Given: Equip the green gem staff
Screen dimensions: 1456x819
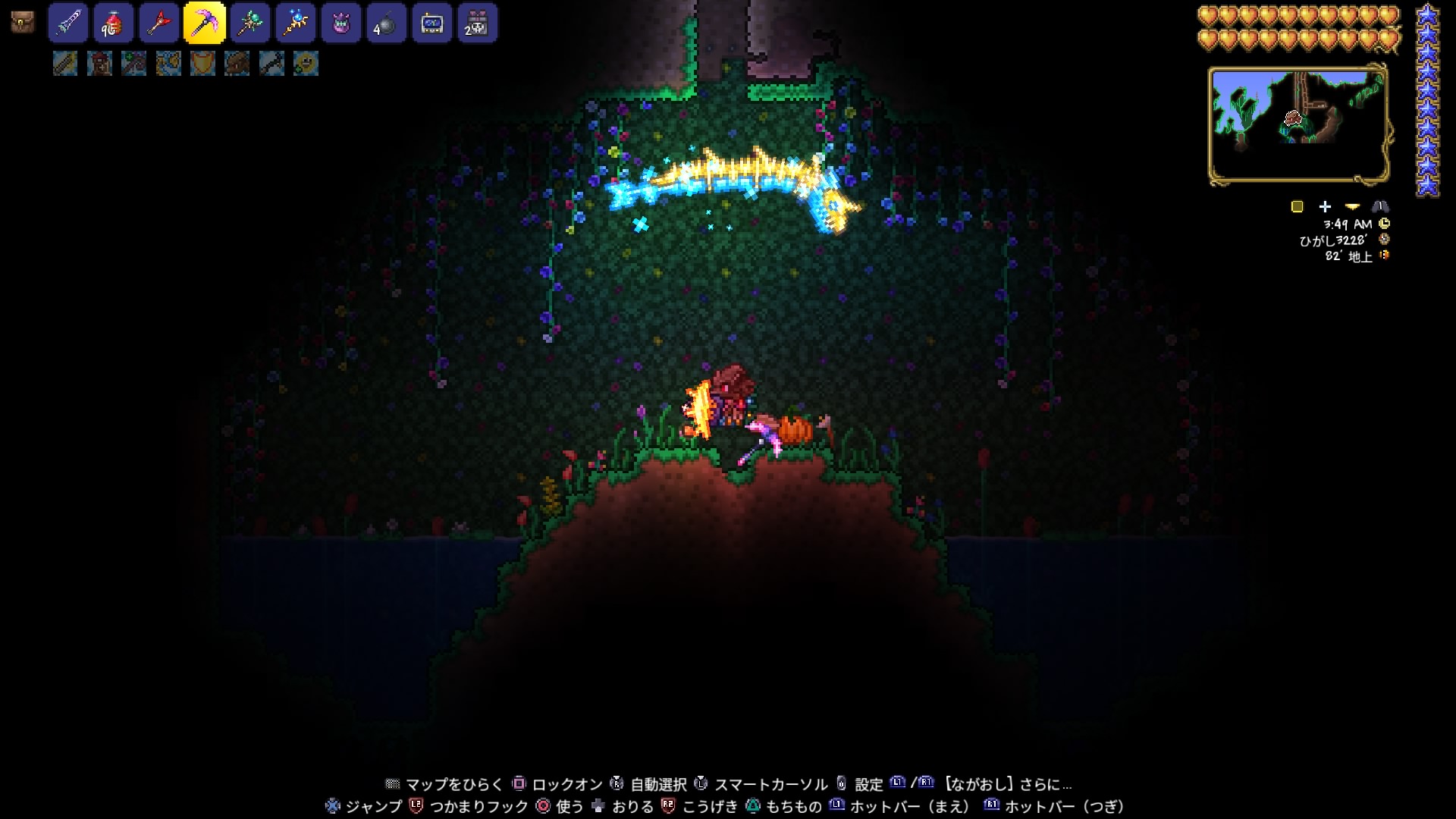Looking at the screenshot, I should click(250, 23).
